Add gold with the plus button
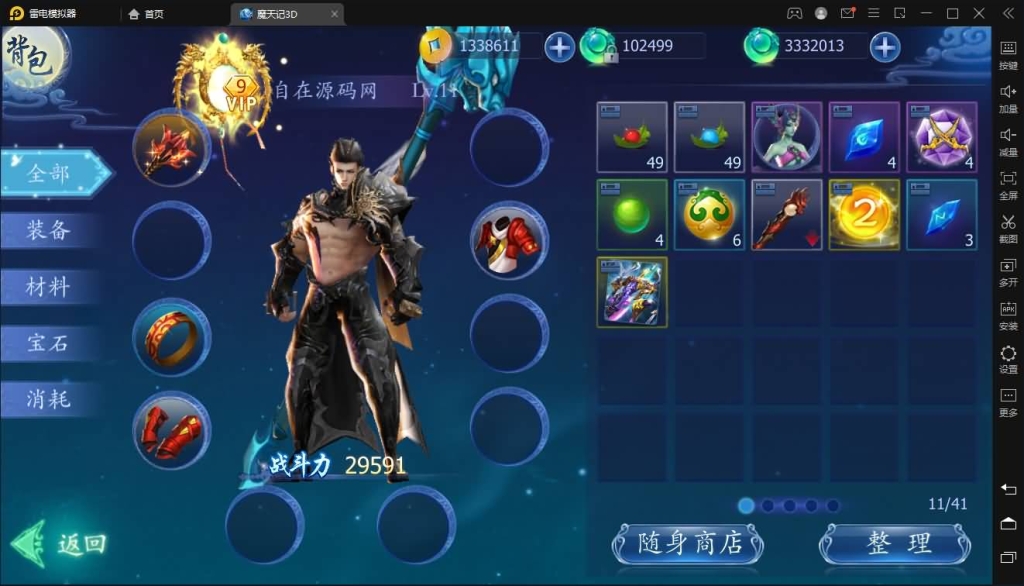Screen dimensions: 1024x586 [559, 46]
